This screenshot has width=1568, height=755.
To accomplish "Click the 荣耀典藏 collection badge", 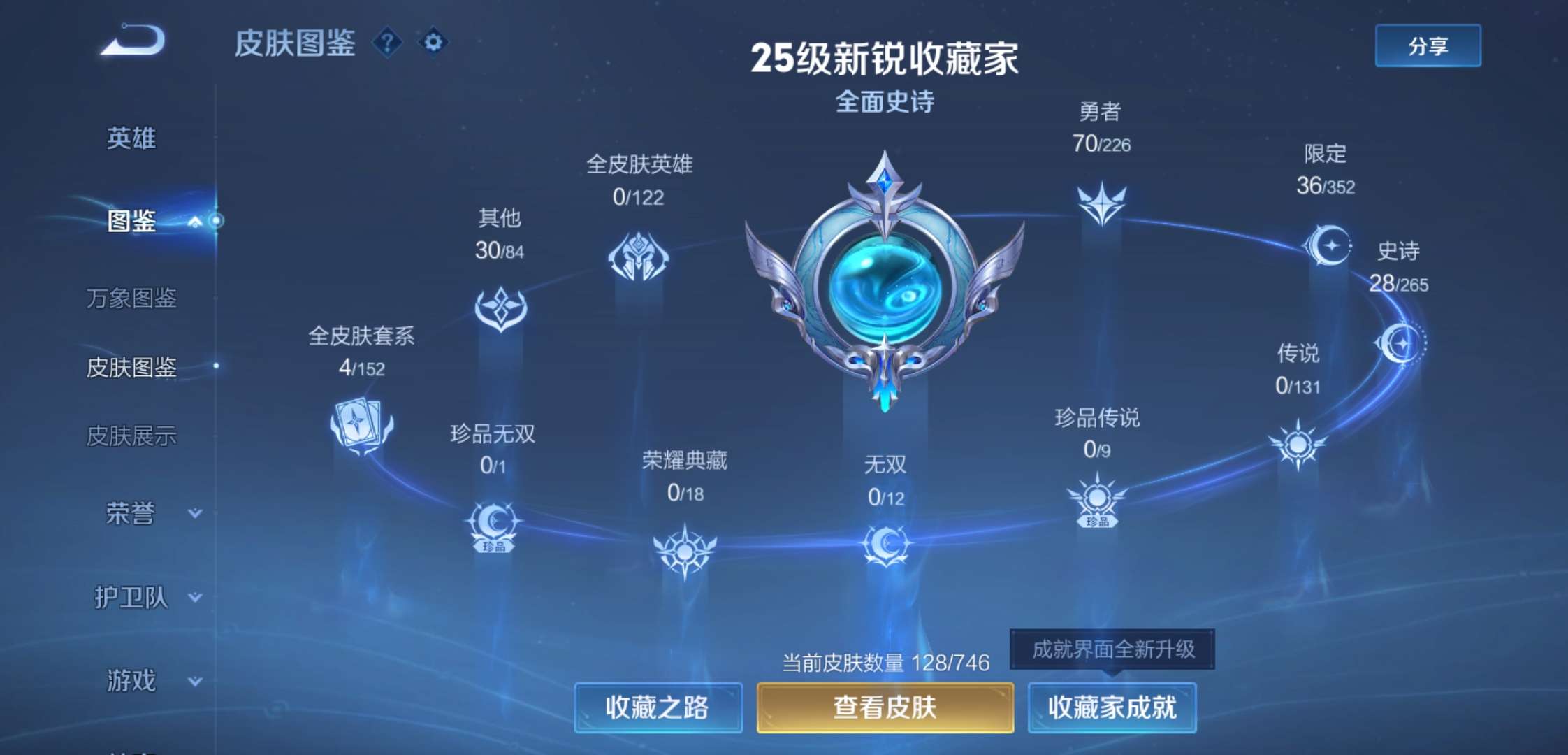I will click(686, 552).
